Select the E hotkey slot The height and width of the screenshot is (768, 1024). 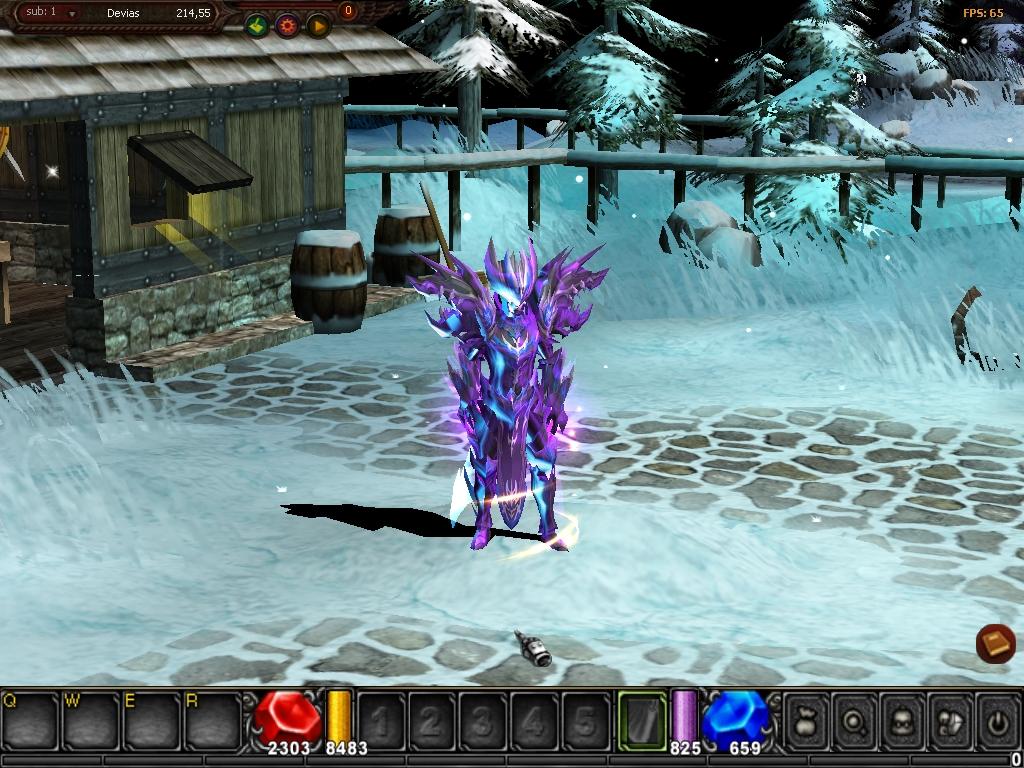tap(152, 720)
